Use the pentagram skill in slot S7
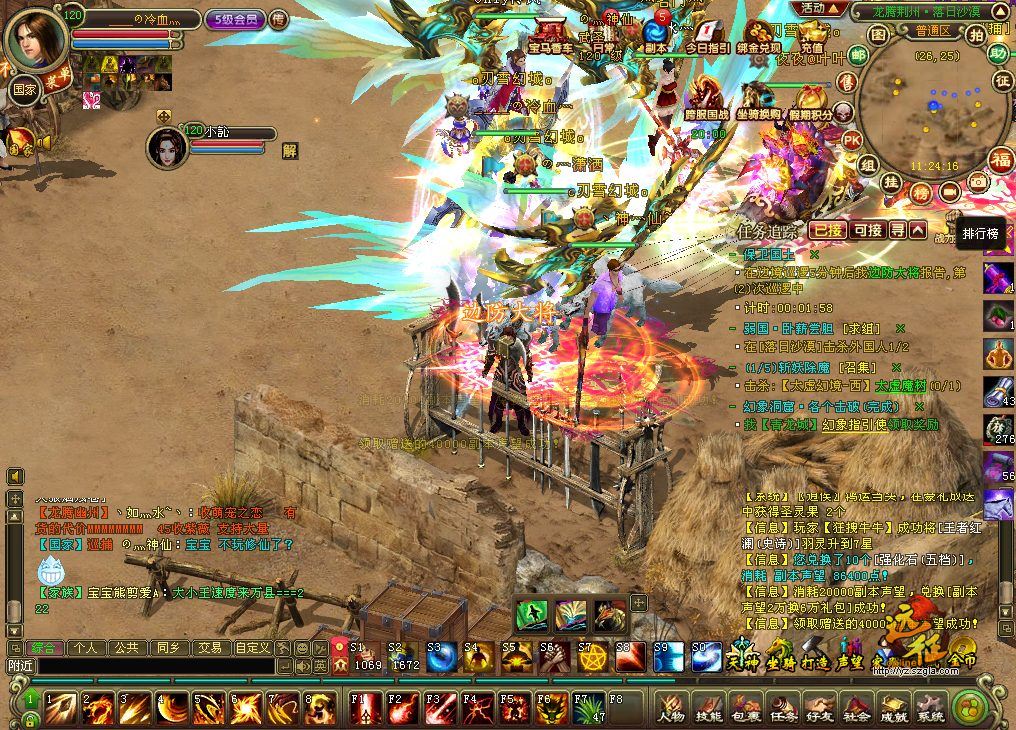This screenshot has height=730, width=1016. [x=591, y=657]
